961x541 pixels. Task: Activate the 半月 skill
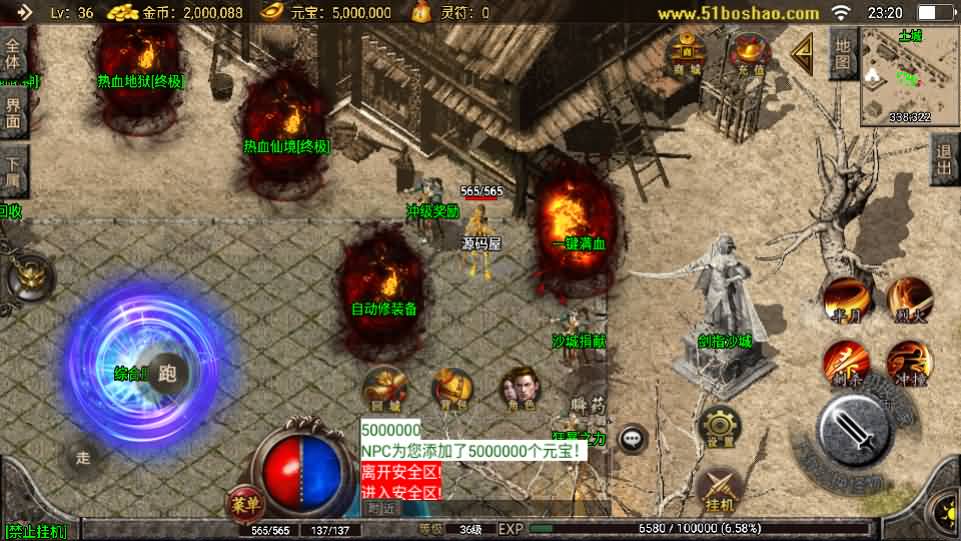pyautogui.click(x=843, y=298)
